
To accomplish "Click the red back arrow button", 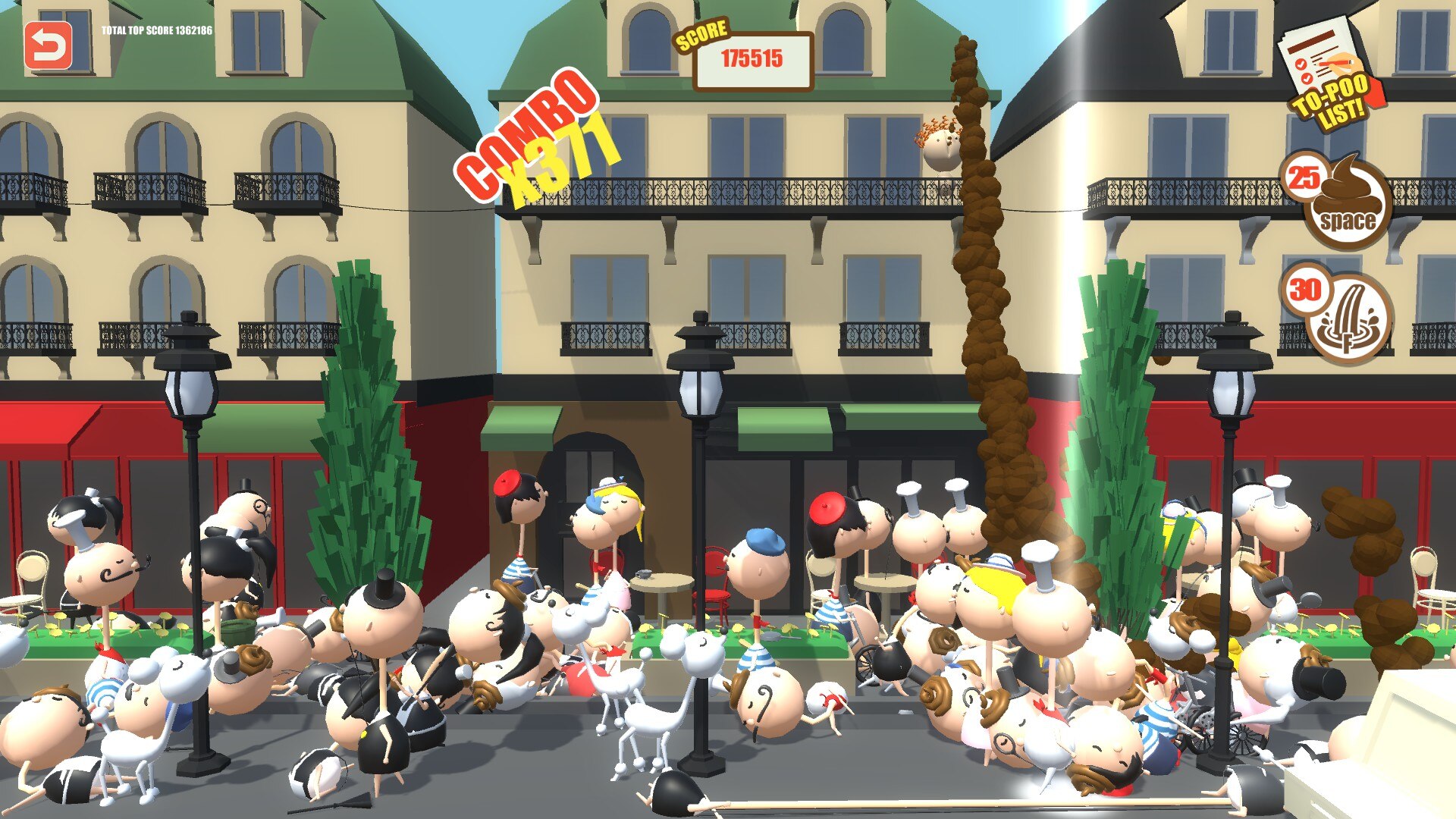I will pyautogui.click(x=49, y=45).
